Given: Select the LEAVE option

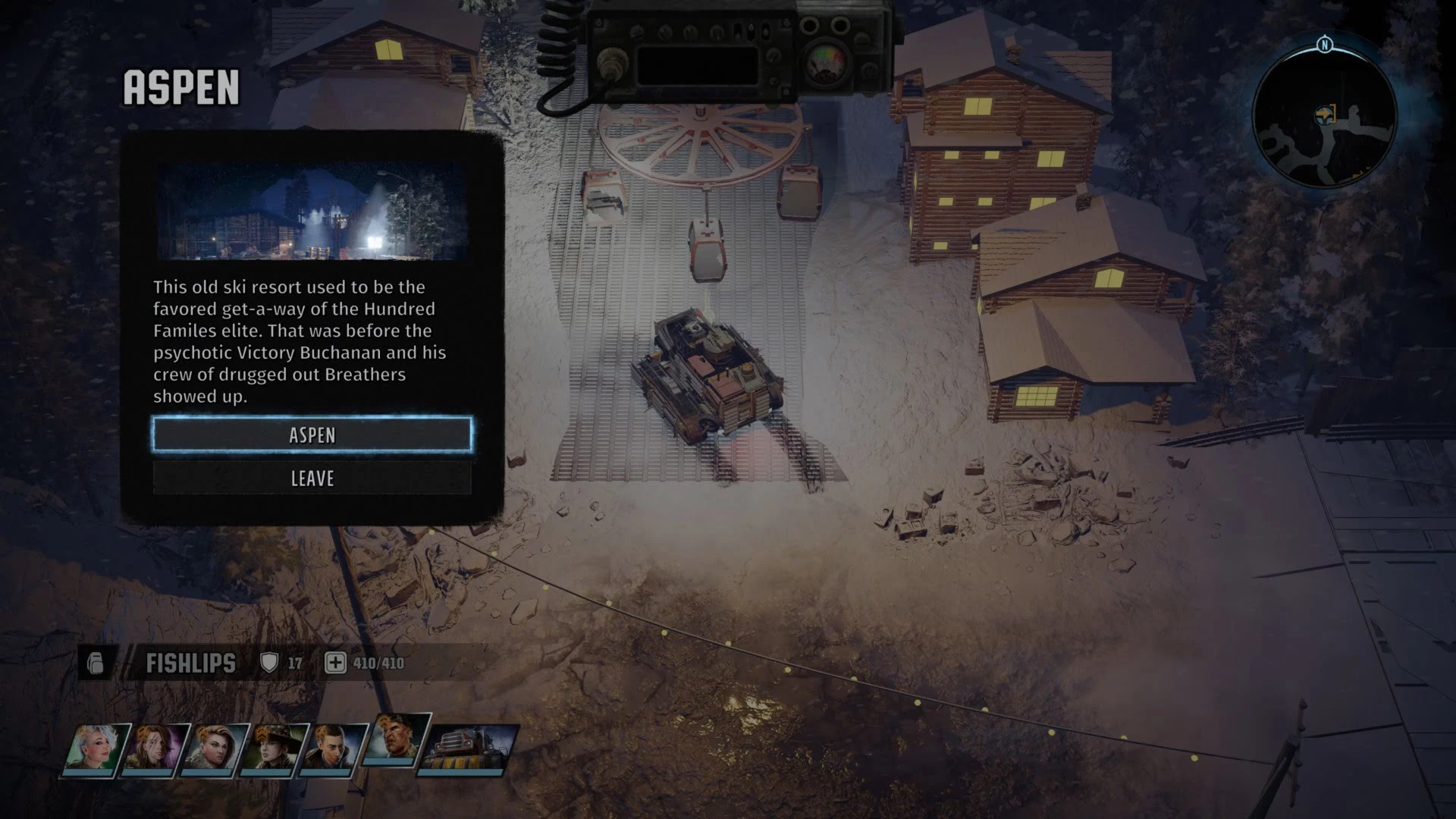Looking at the screenshot, I should (312, 479).
